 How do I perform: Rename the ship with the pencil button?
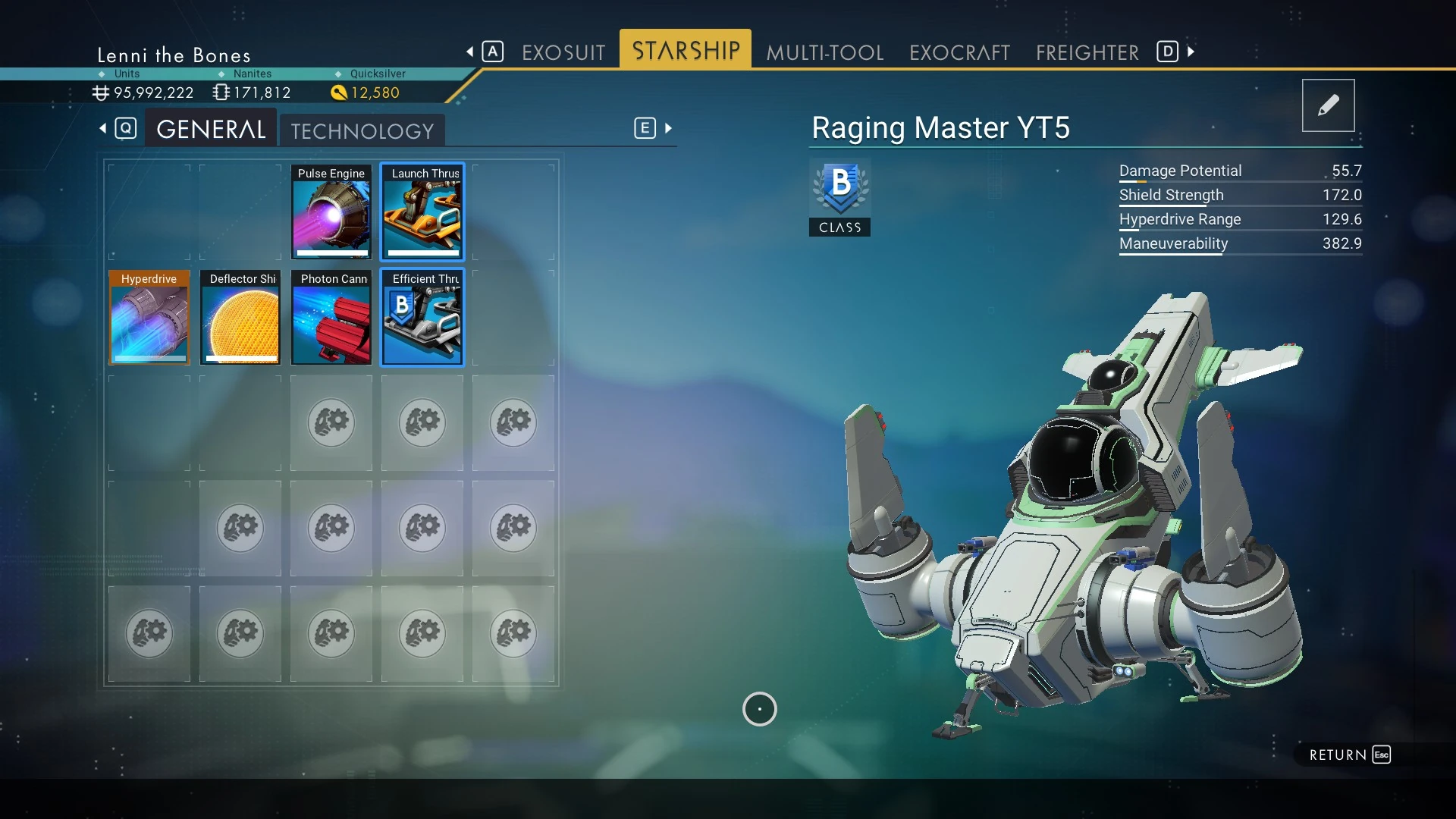tap(1328, 105)
